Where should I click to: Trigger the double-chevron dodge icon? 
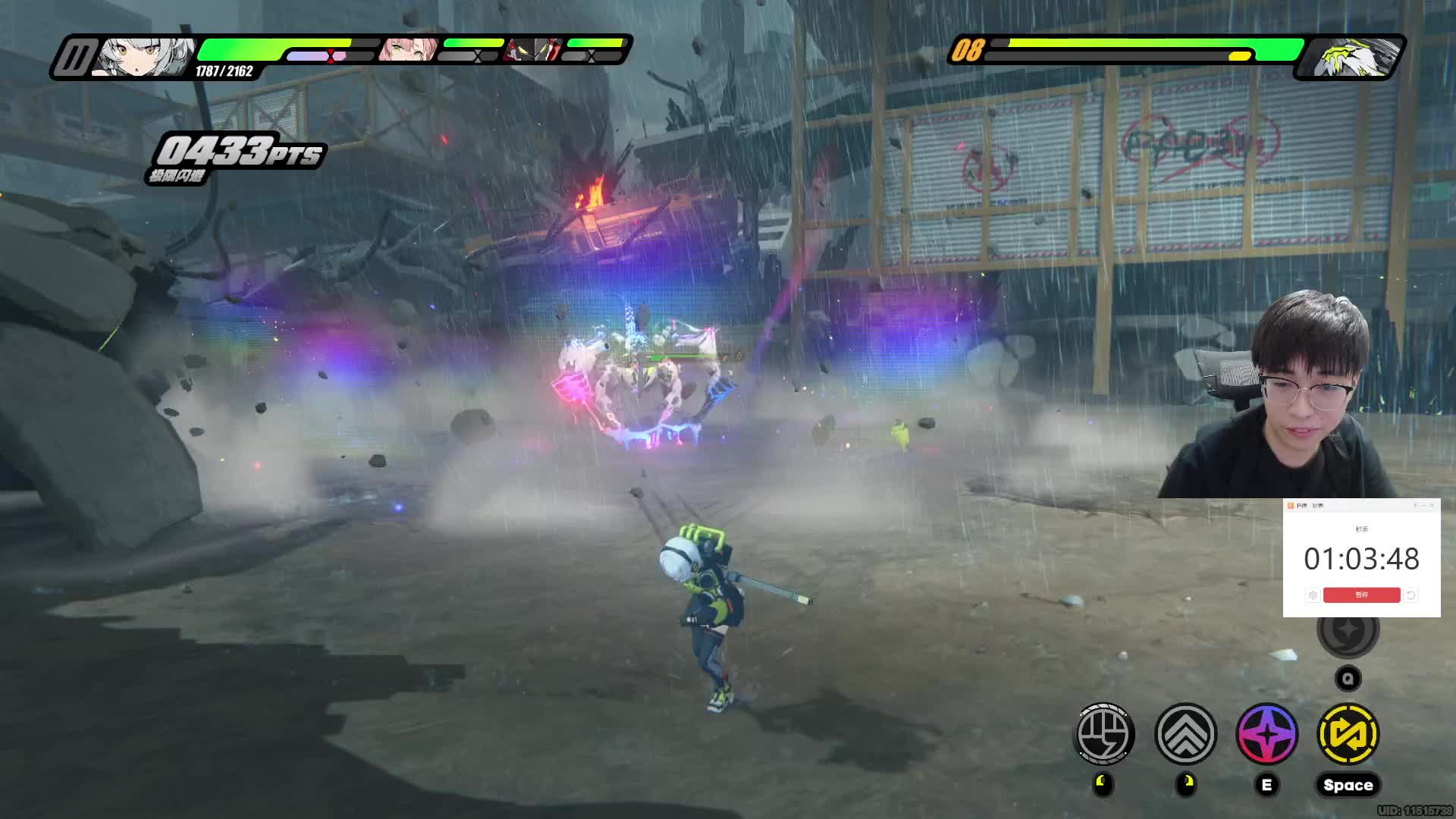[x=1186, y=733]
